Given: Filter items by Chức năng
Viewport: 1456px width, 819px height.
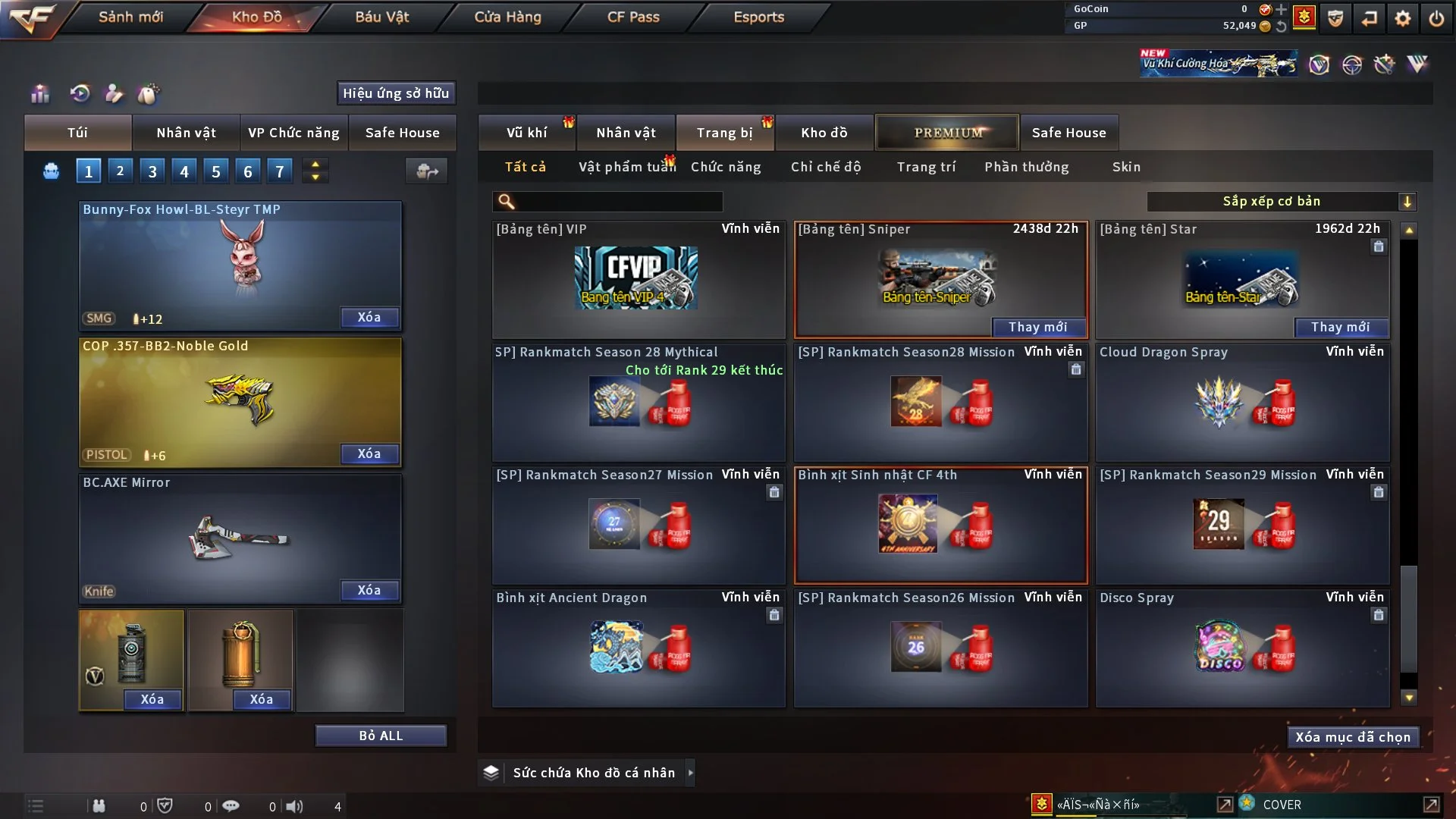Looking at the screenshot, I should pos(725,167).
